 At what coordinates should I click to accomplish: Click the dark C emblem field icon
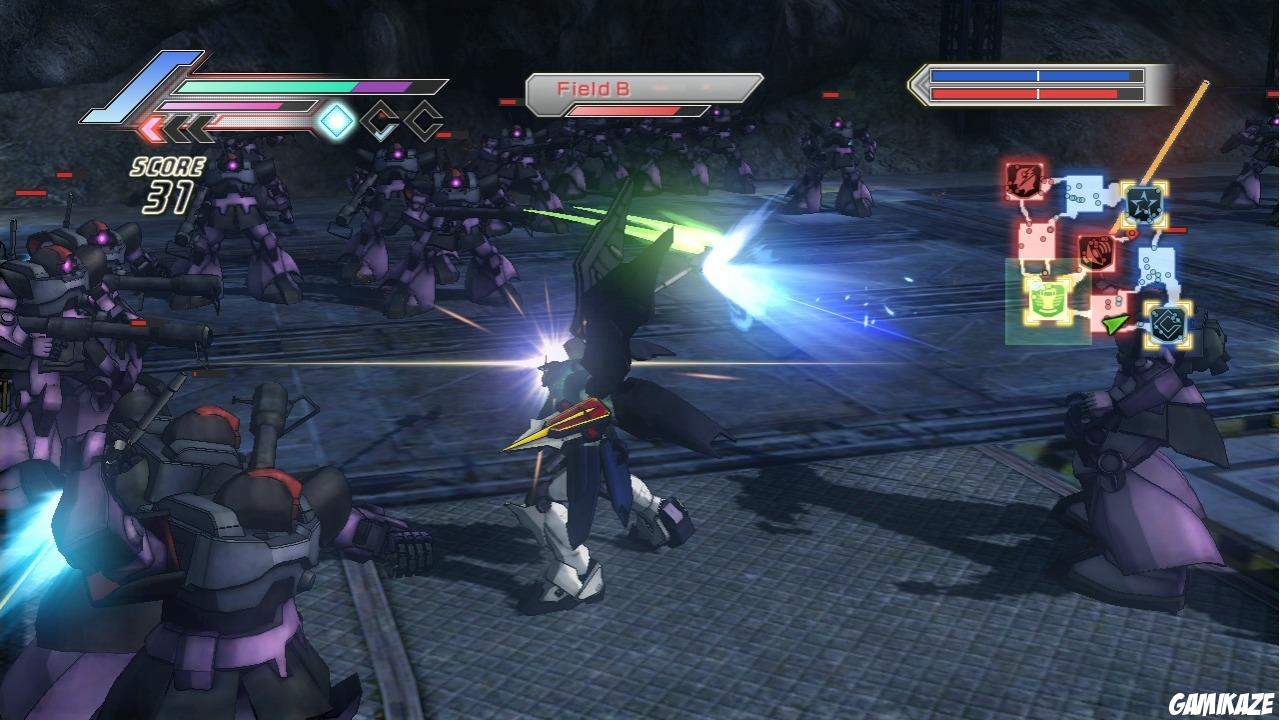pos(1166,320)
